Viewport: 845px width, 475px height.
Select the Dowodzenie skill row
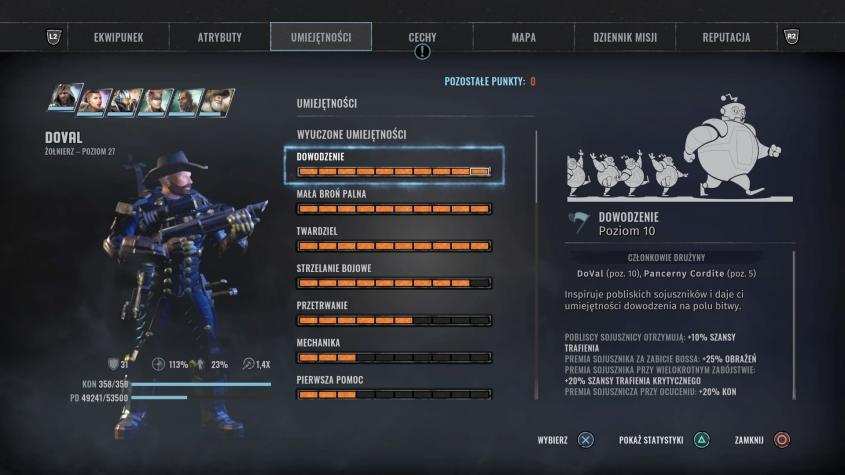click(x=394, y=165)
